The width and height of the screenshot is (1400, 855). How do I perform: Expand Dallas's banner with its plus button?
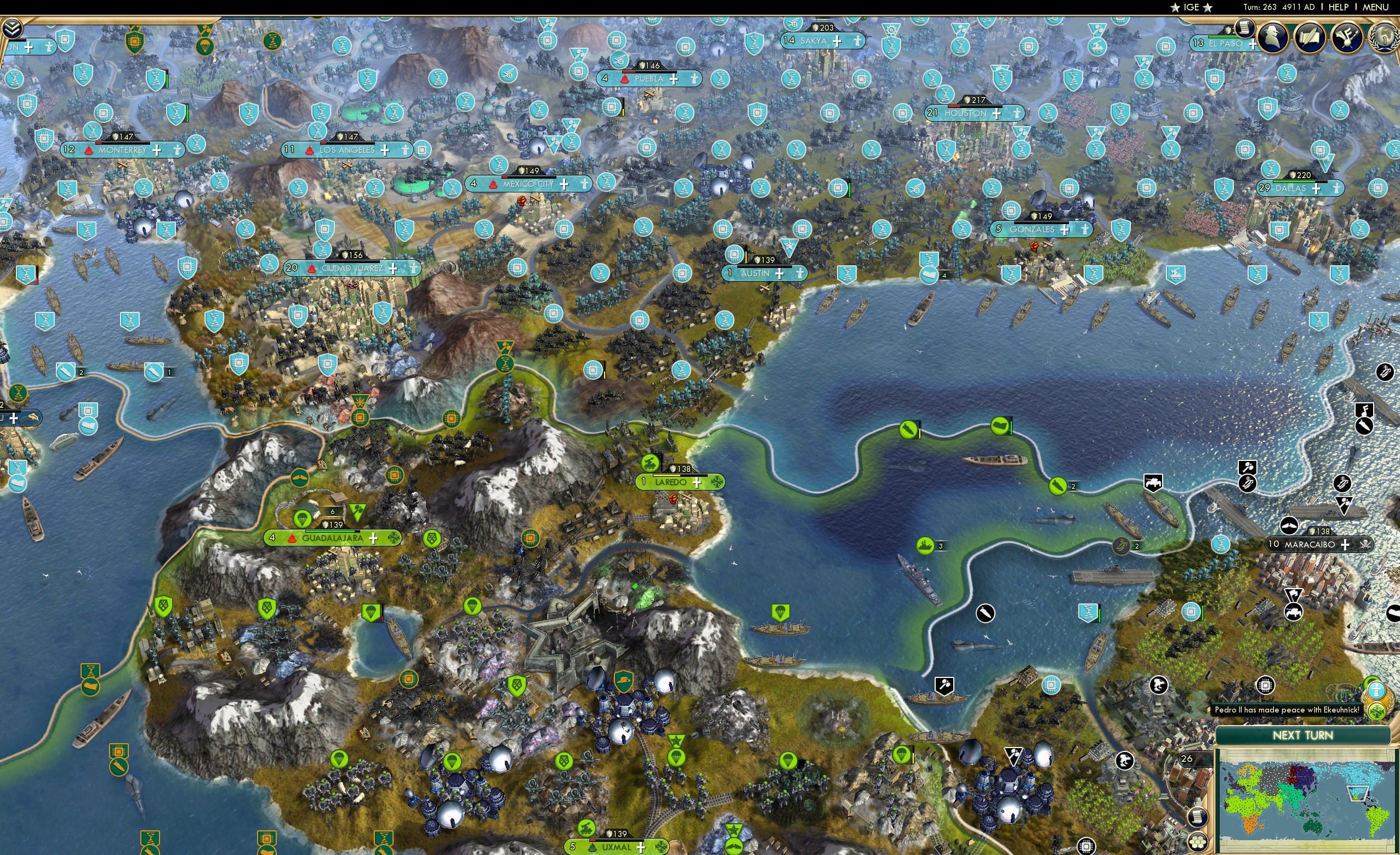pyautogui.click(x=1317, y=190)
